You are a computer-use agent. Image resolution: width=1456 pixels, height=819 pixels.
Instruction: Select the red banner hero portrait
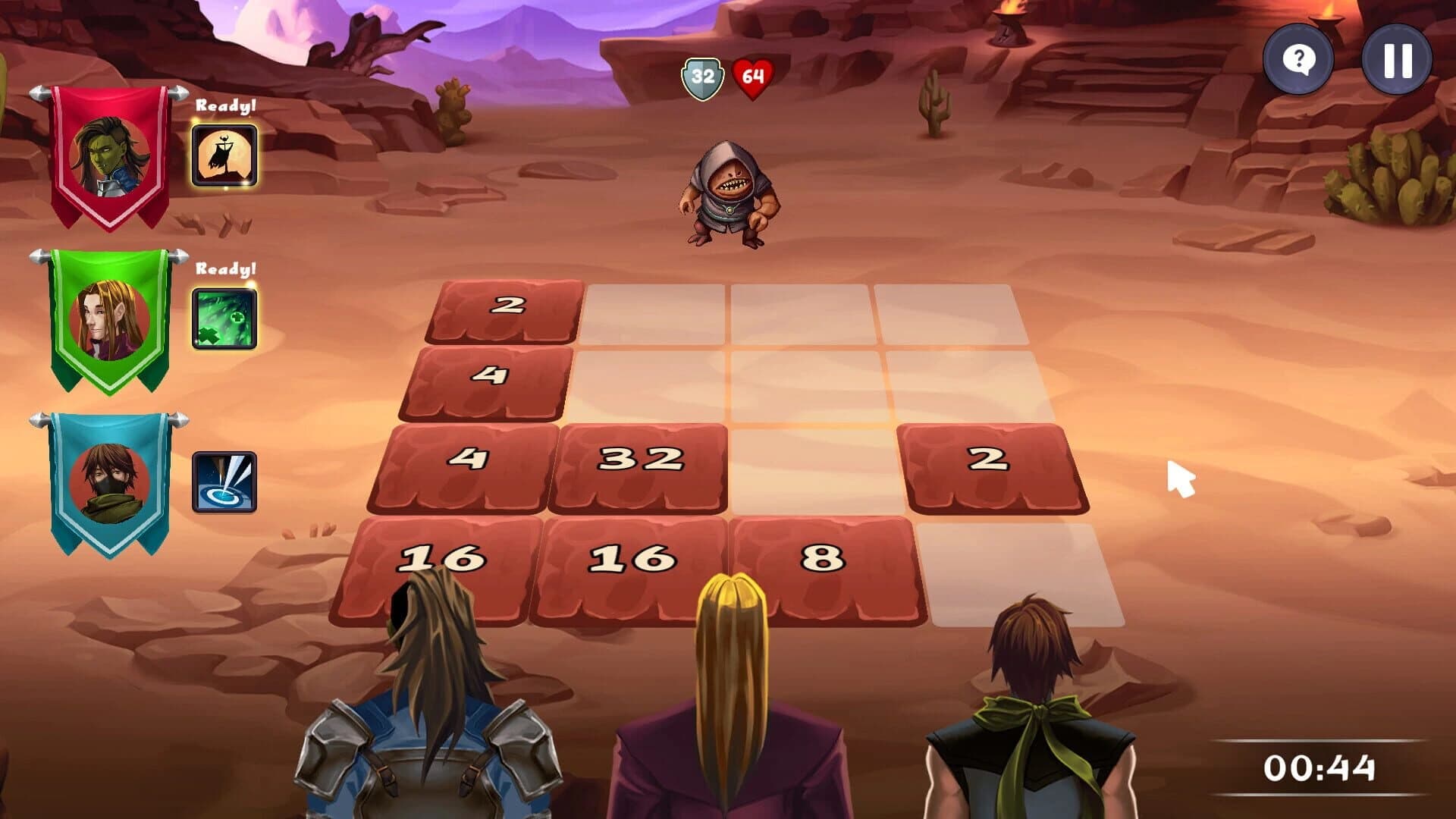[110, 158]
